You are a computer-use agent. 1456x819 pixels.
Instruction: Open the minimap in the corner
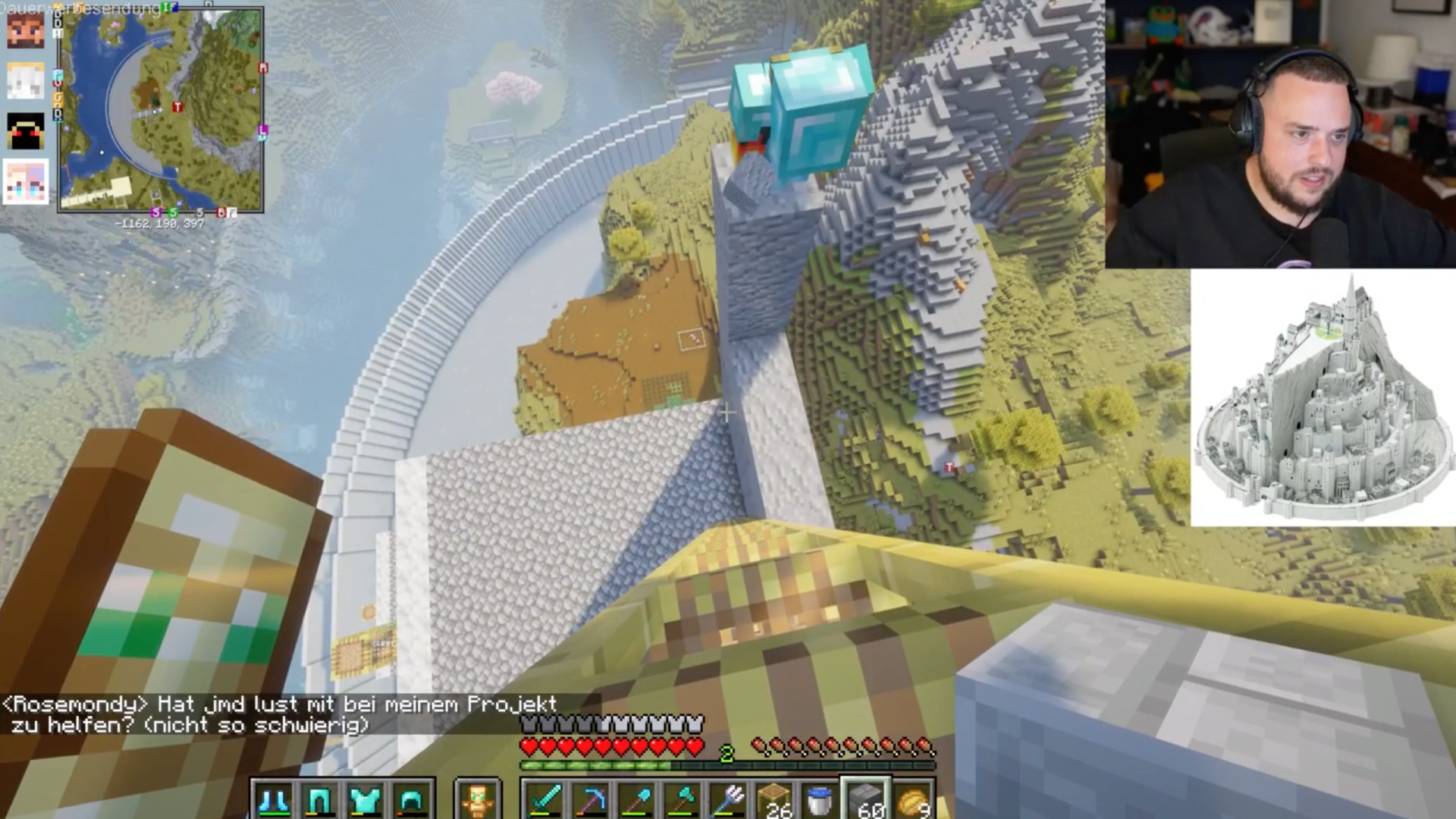(161, 110)
